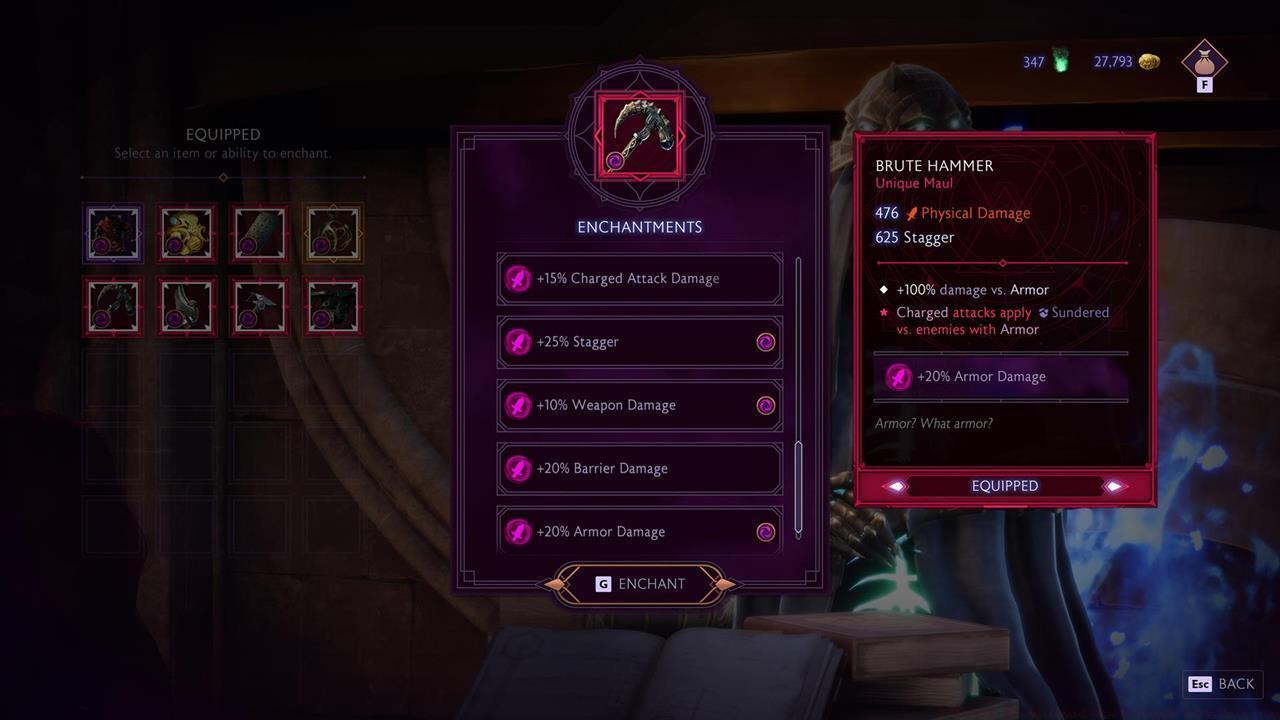The width and height of the screenshot is (1280, 720).
Task: Click the rune socket beside +25% Stagger
Action: click(x=766, y=342)
